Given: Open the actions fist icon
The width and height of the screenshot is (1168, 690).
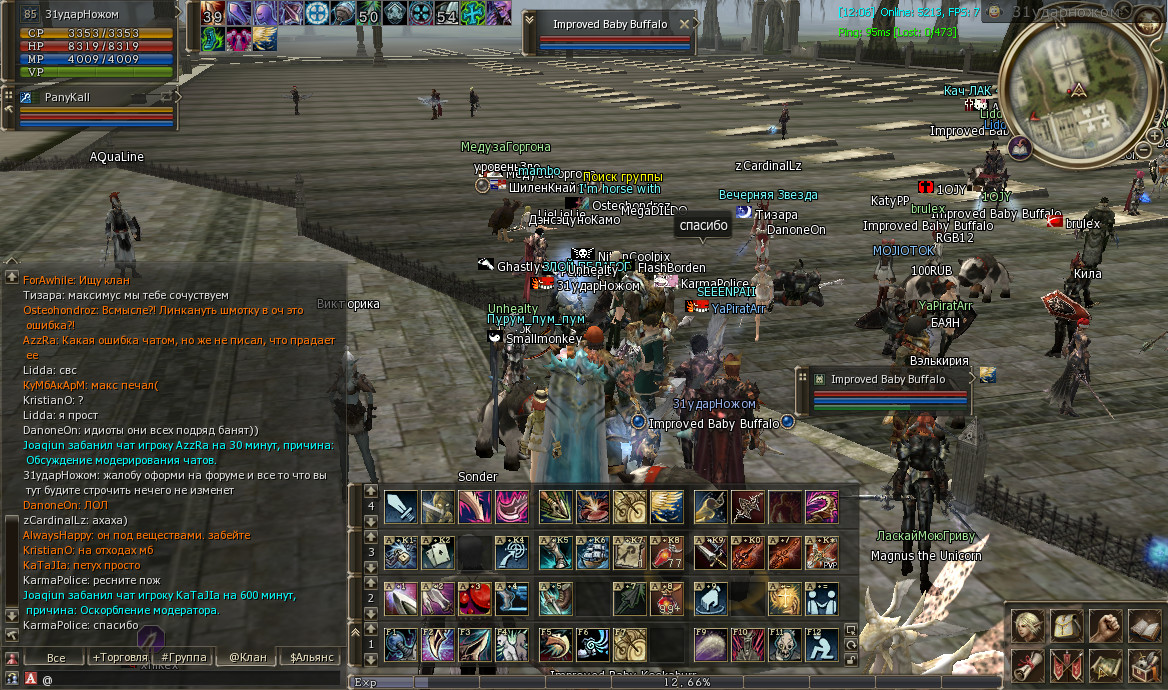Looking at the screenshot, I should [x=1105, y=627].
